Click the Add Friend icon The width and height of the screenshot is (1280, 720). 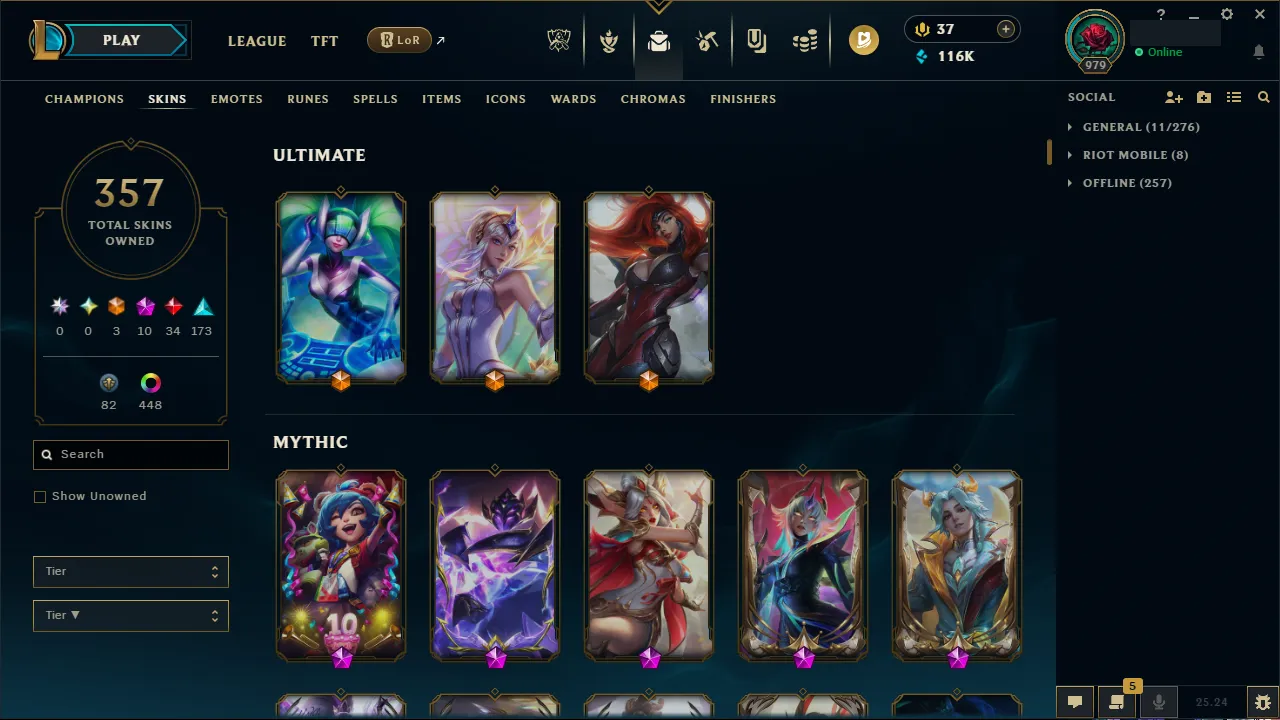[1174, 97]
